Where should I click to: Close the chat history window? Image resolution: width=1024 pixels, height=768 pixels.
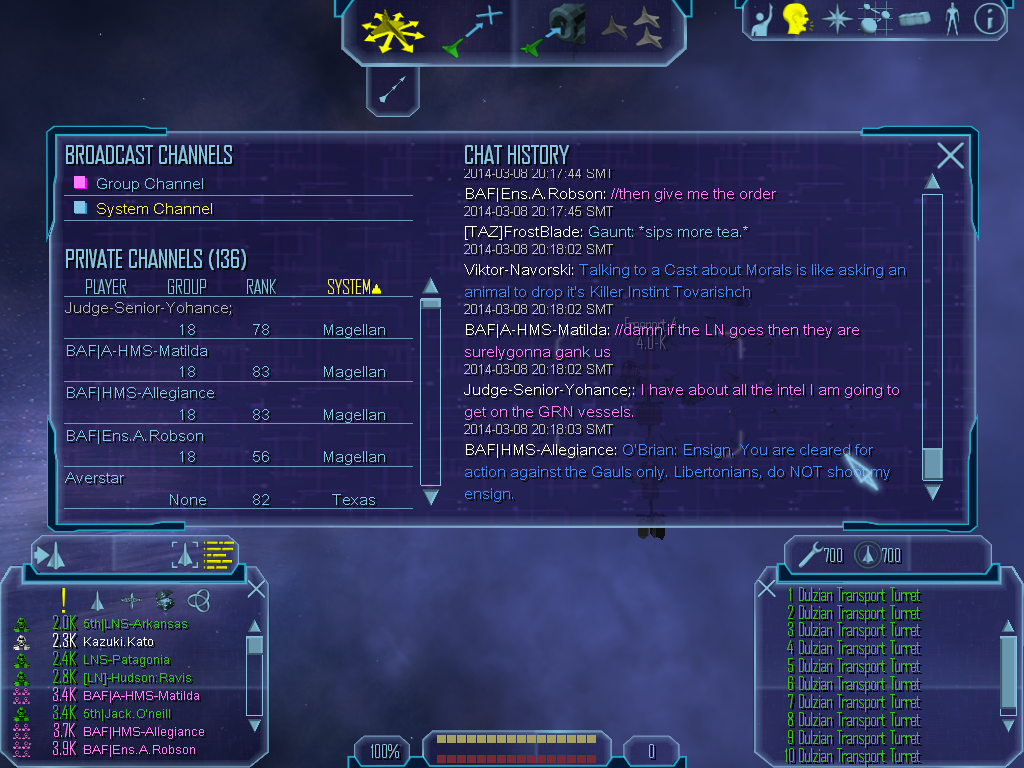coord(950,155)
